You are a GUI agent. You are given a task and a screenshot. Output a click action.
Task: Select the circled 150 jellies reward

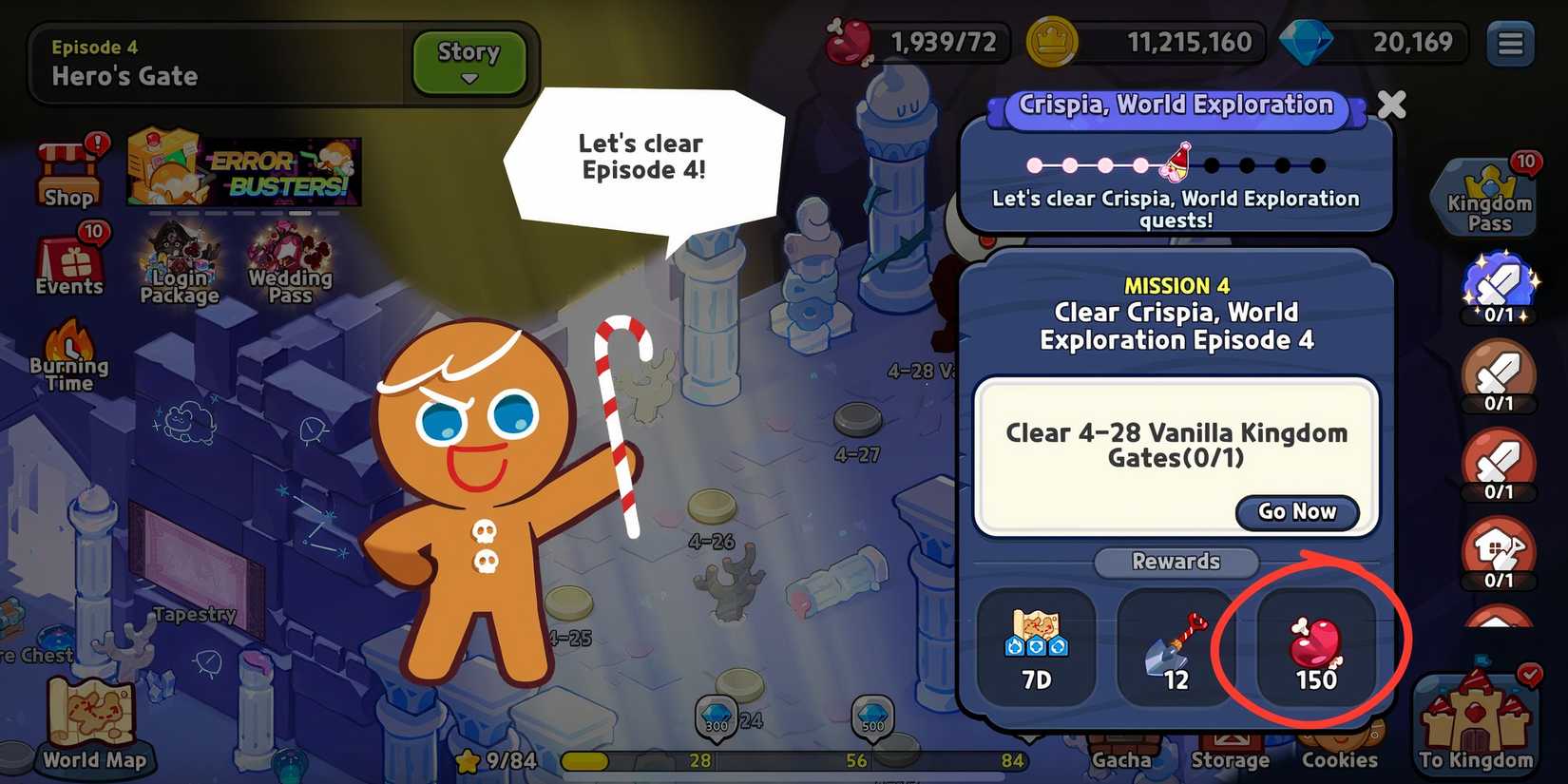point(1315,649)
